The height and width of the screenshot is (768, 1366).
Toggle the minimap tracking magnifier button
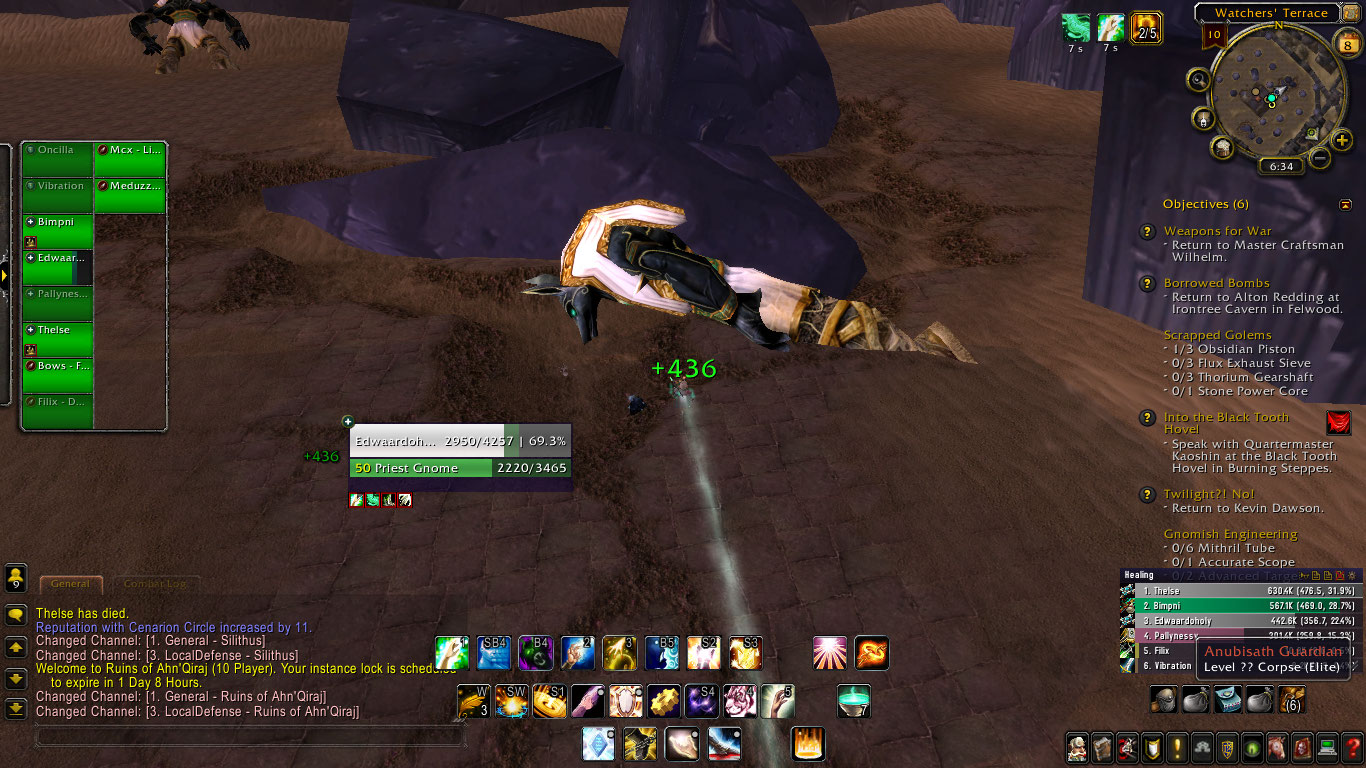pyautogui.click(x=1199, y=79)
